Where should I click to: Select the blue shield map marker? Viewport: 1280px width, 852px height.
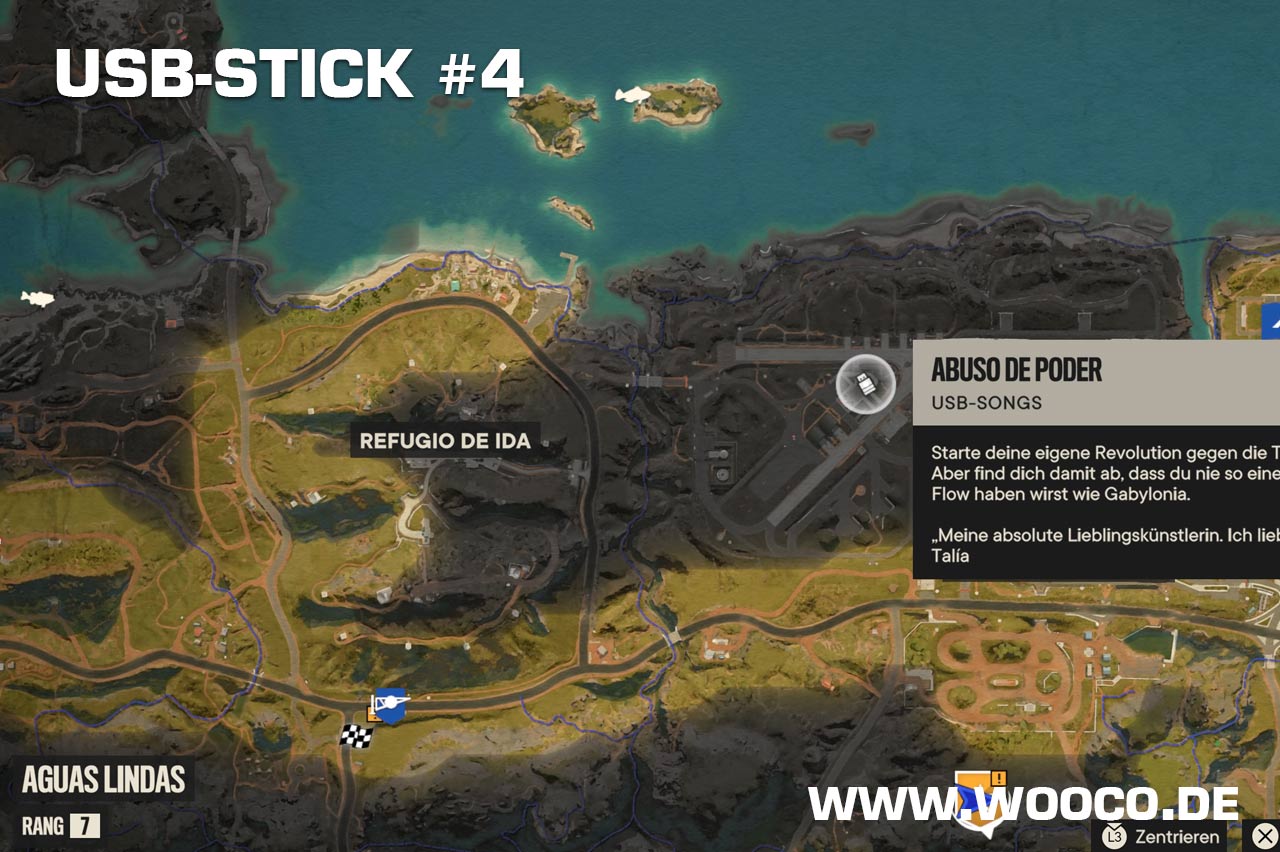[391, 707]
